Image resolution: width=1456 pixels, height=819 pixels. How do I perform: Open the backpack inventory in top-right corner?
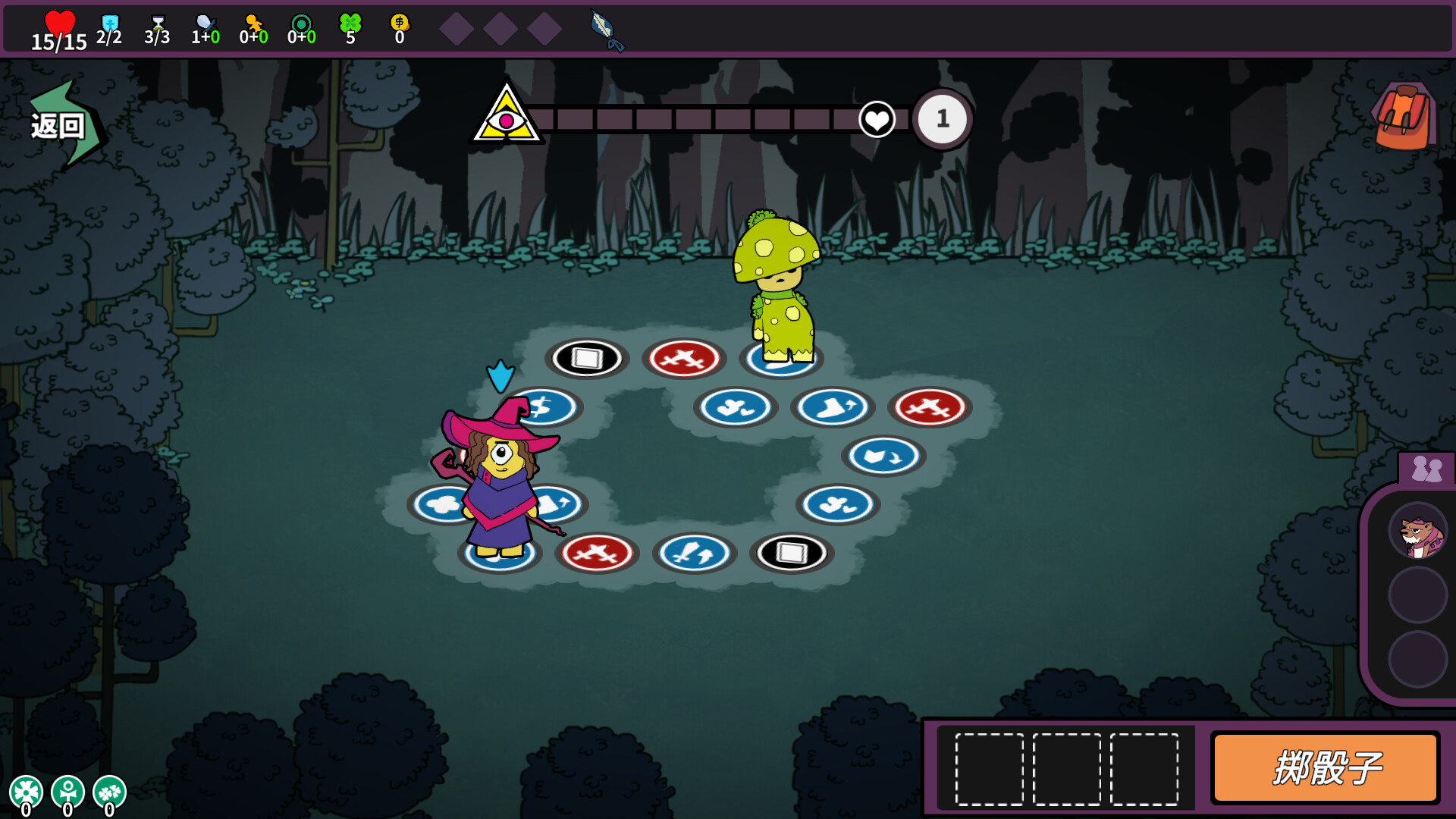1404,114
